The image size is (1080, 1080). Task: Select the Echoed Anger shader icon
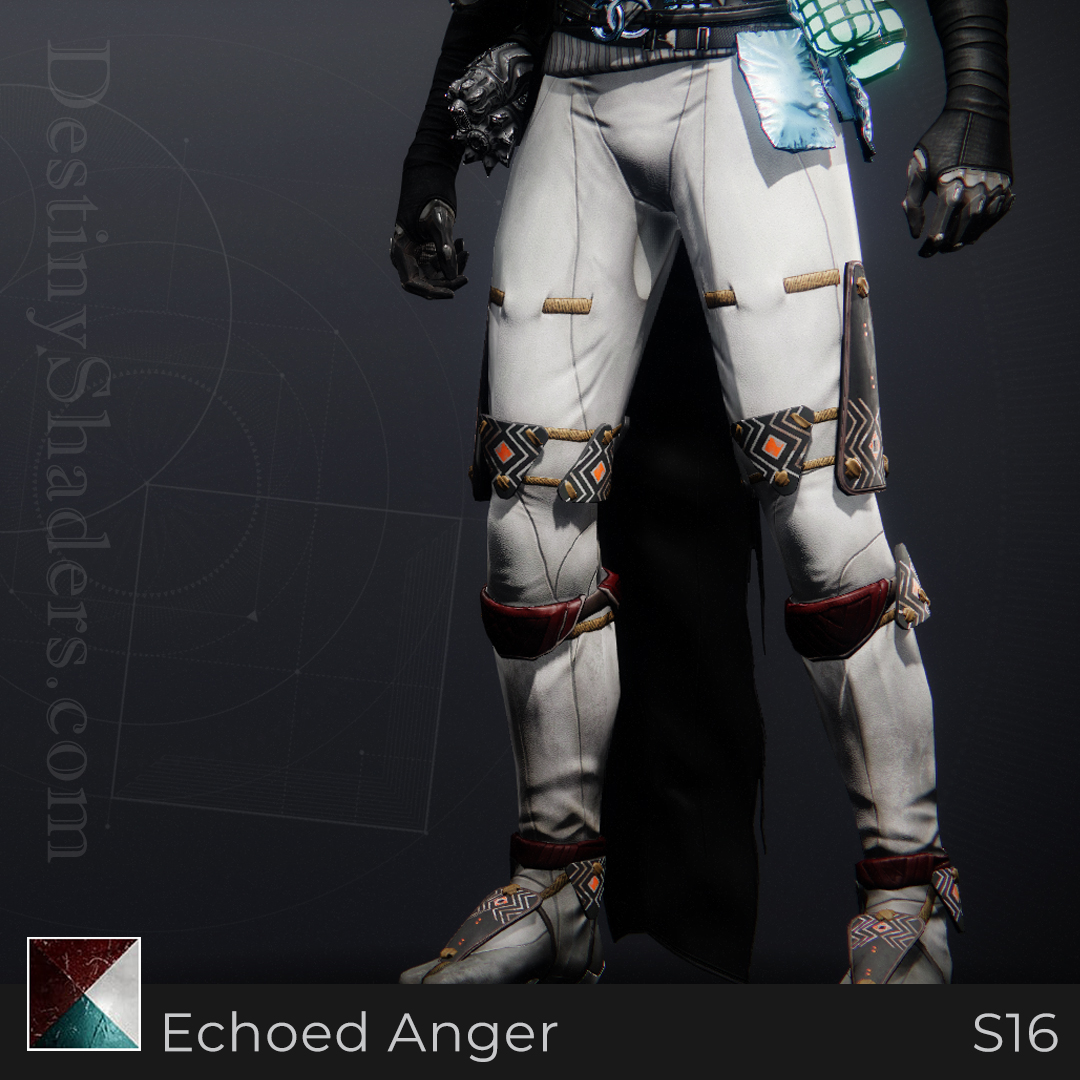(x=84, y=993)
